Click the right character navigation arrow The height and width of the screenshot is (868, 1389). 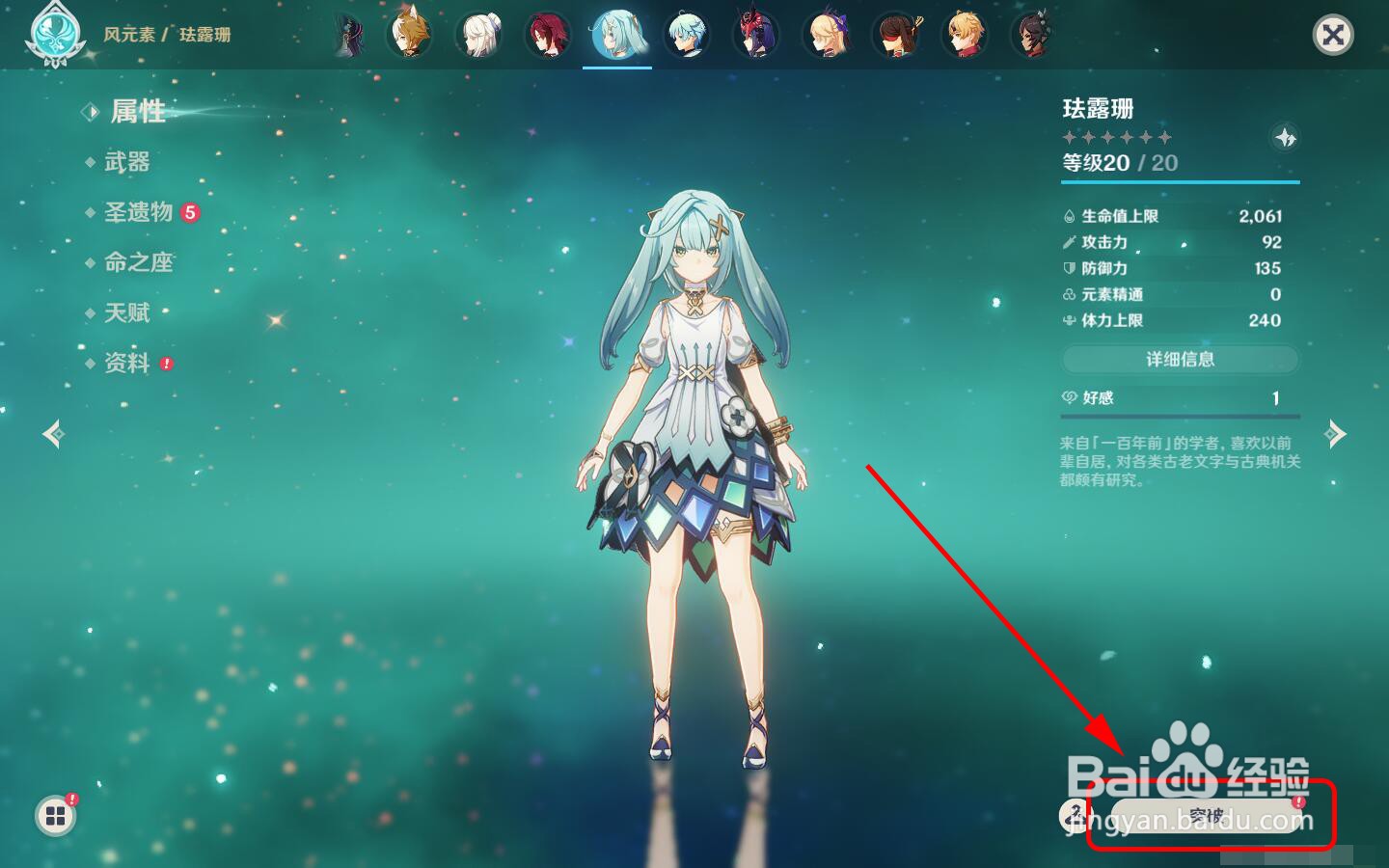pos(1336,434)
